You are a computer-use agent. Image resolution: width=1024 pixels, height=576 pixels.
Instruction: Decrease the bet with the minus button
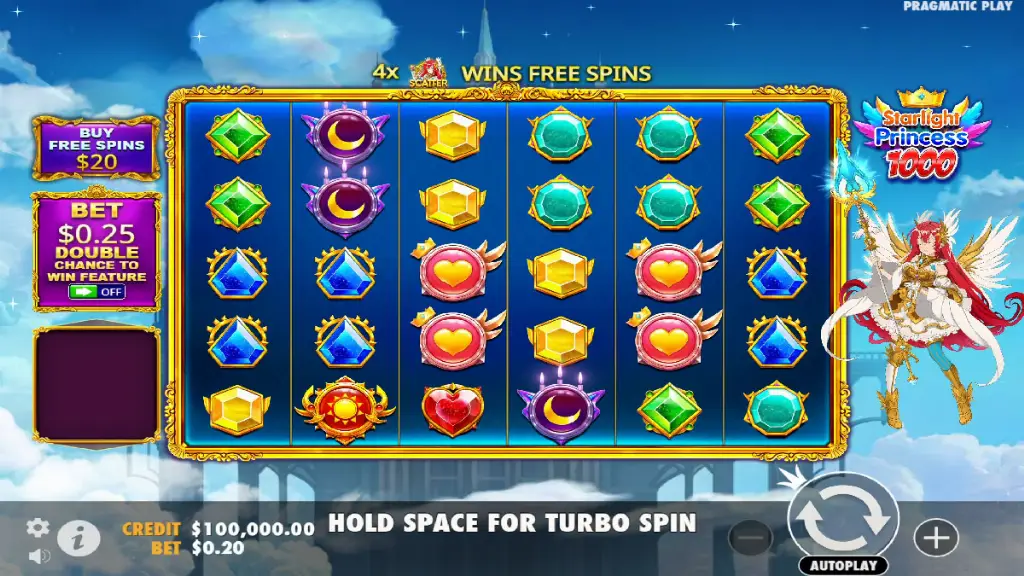[x=750, y=538]
